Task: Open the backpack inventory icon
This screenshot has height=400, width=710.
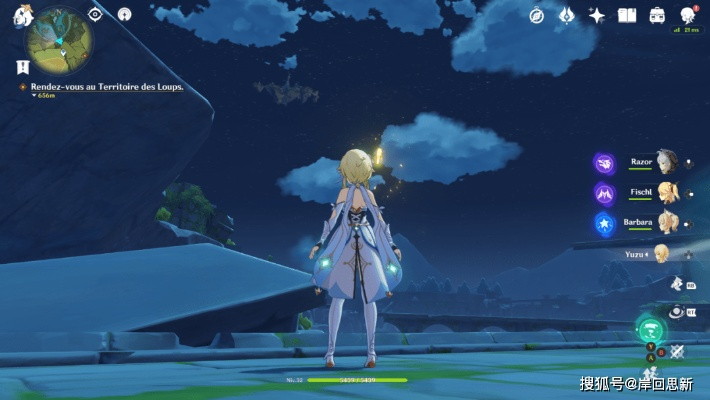Action: (x=657, y=15)
